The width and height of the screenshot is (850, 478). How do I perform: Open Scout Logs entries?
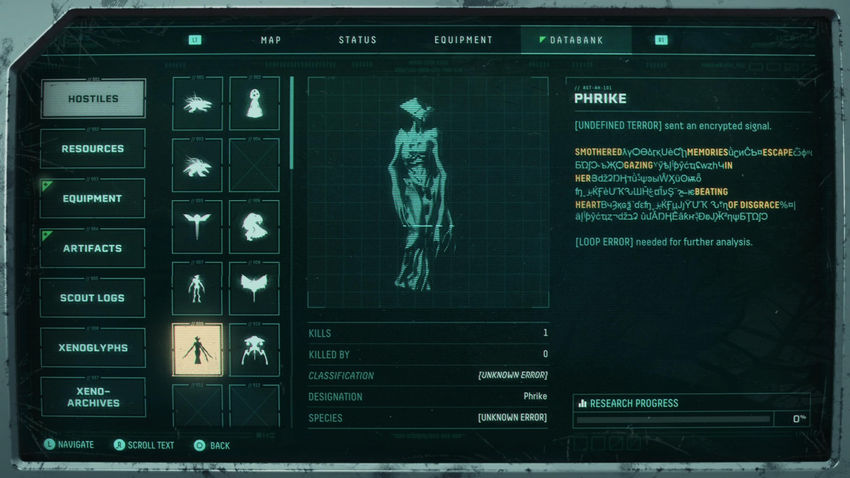pyautogui.click(x=93, y=298)
